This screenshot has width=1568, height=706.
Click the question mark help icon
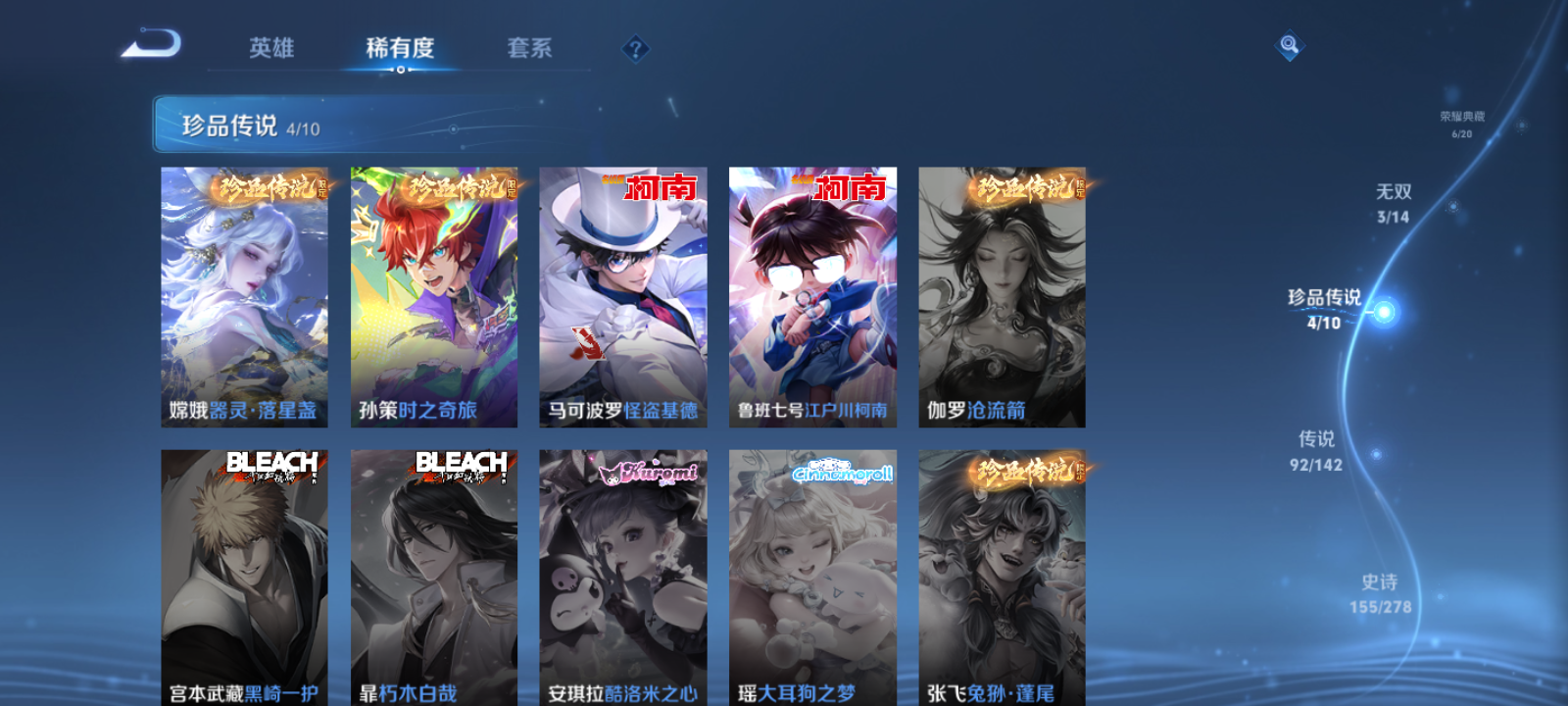(x=638, y=47)
